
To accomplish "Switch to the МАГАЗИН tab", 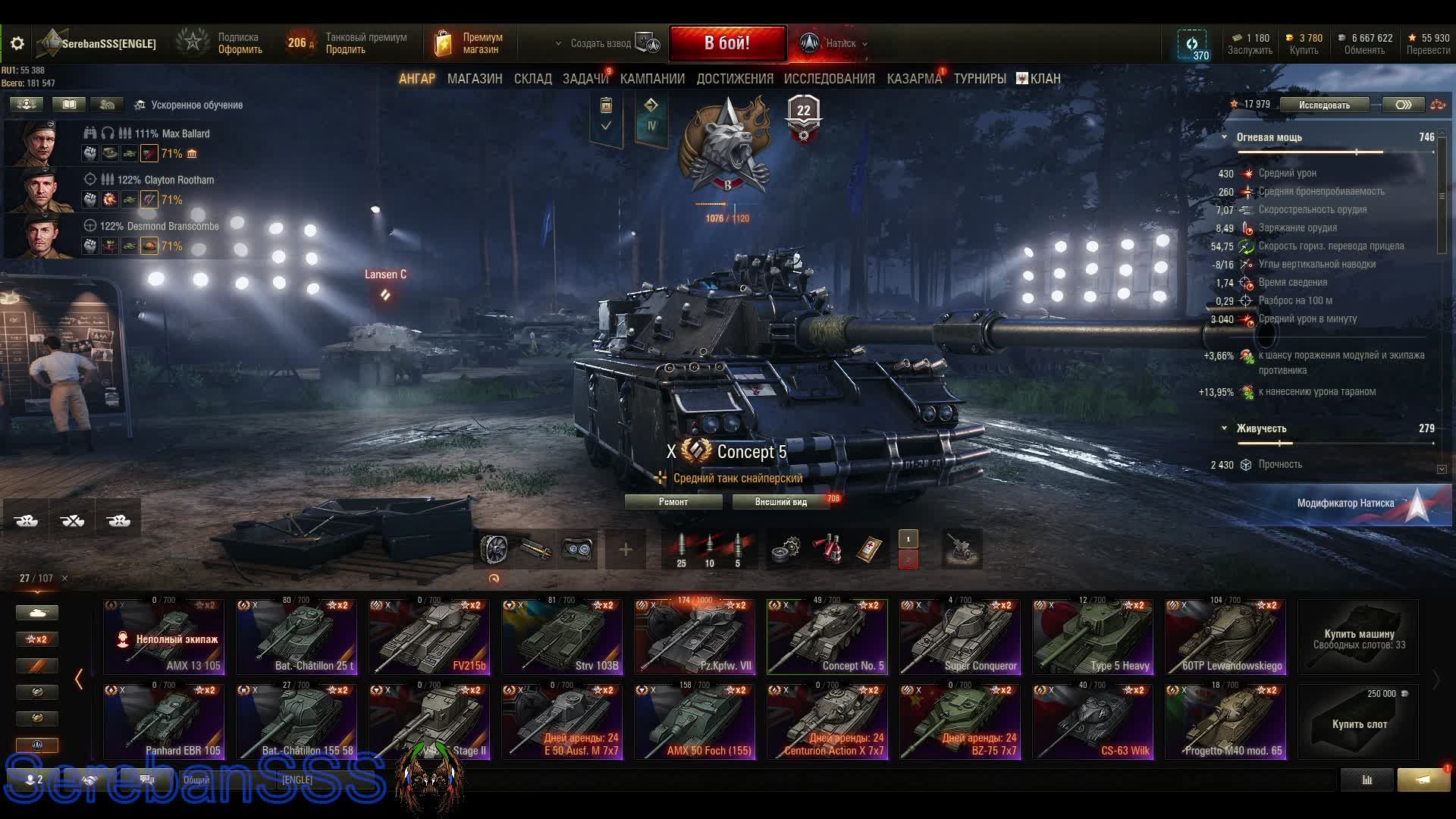I will click(x=475, y=79).
